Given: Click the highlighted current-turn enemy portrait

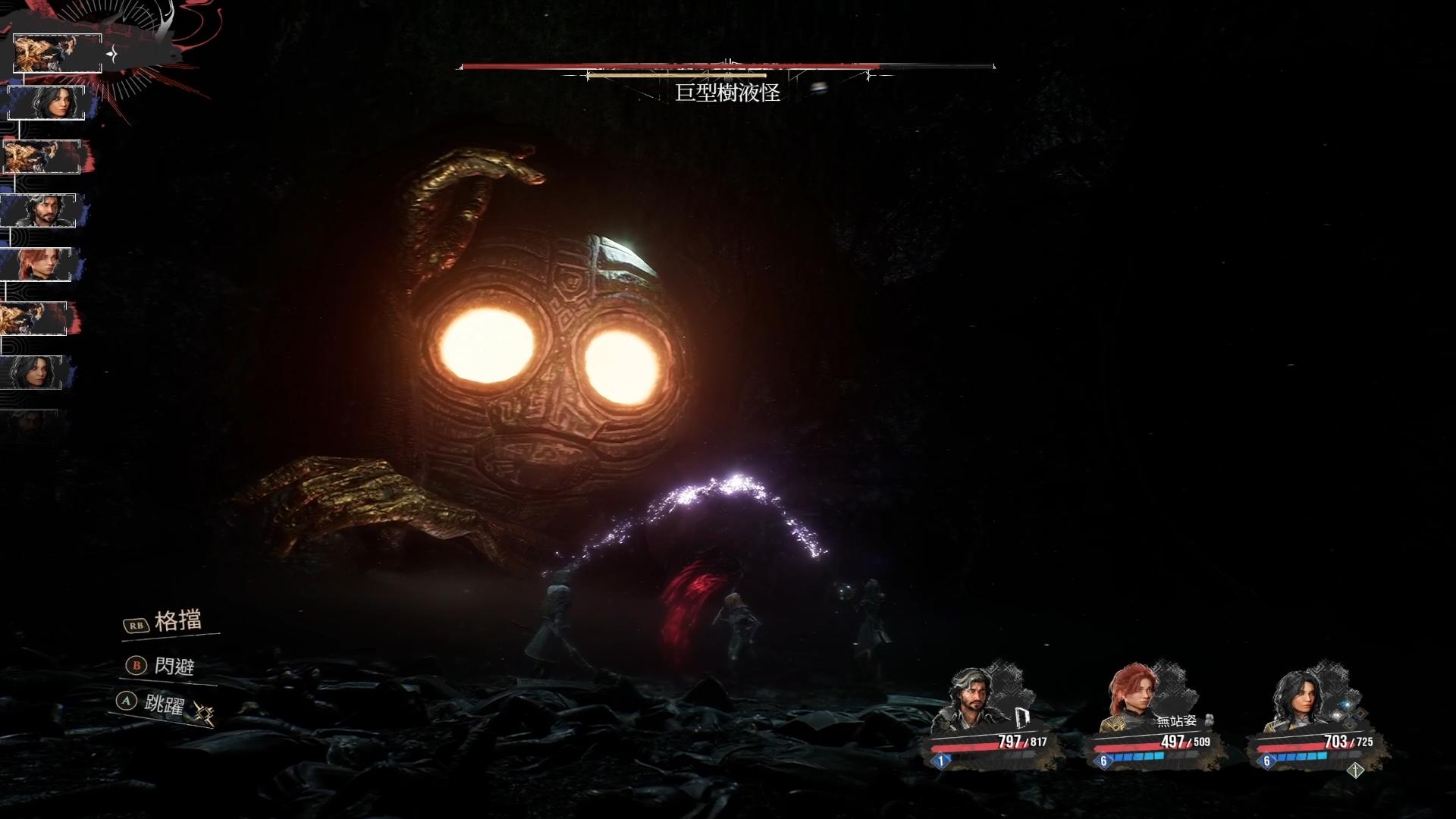Looking at the screenshot, I should coord(58,52).
